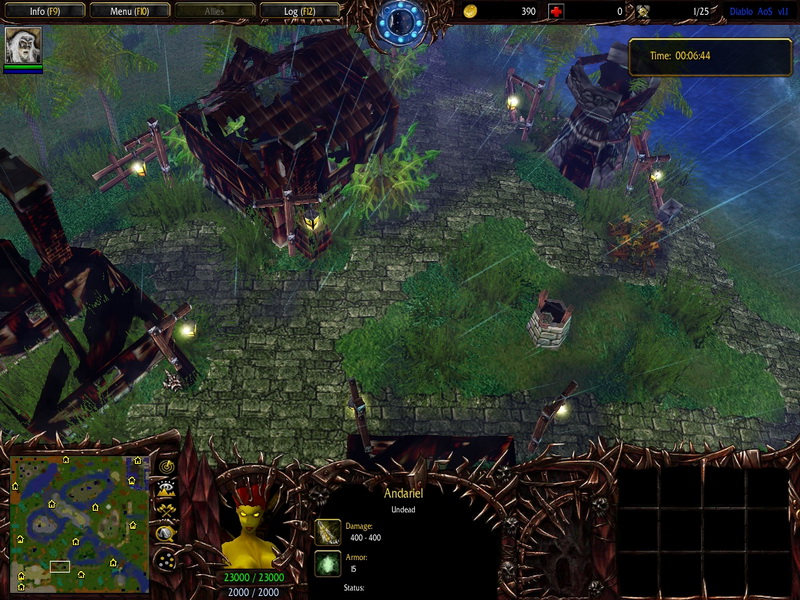Open the chat Log (F12)
Image resolution: width=800 pixels, height=600 pixels.
point(298,11)
